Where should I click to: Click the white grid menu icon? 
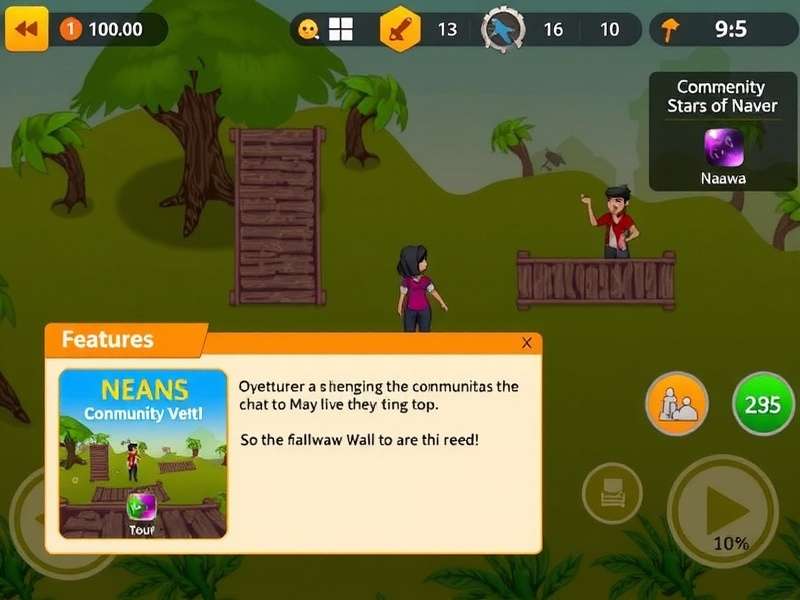point(341,29)
